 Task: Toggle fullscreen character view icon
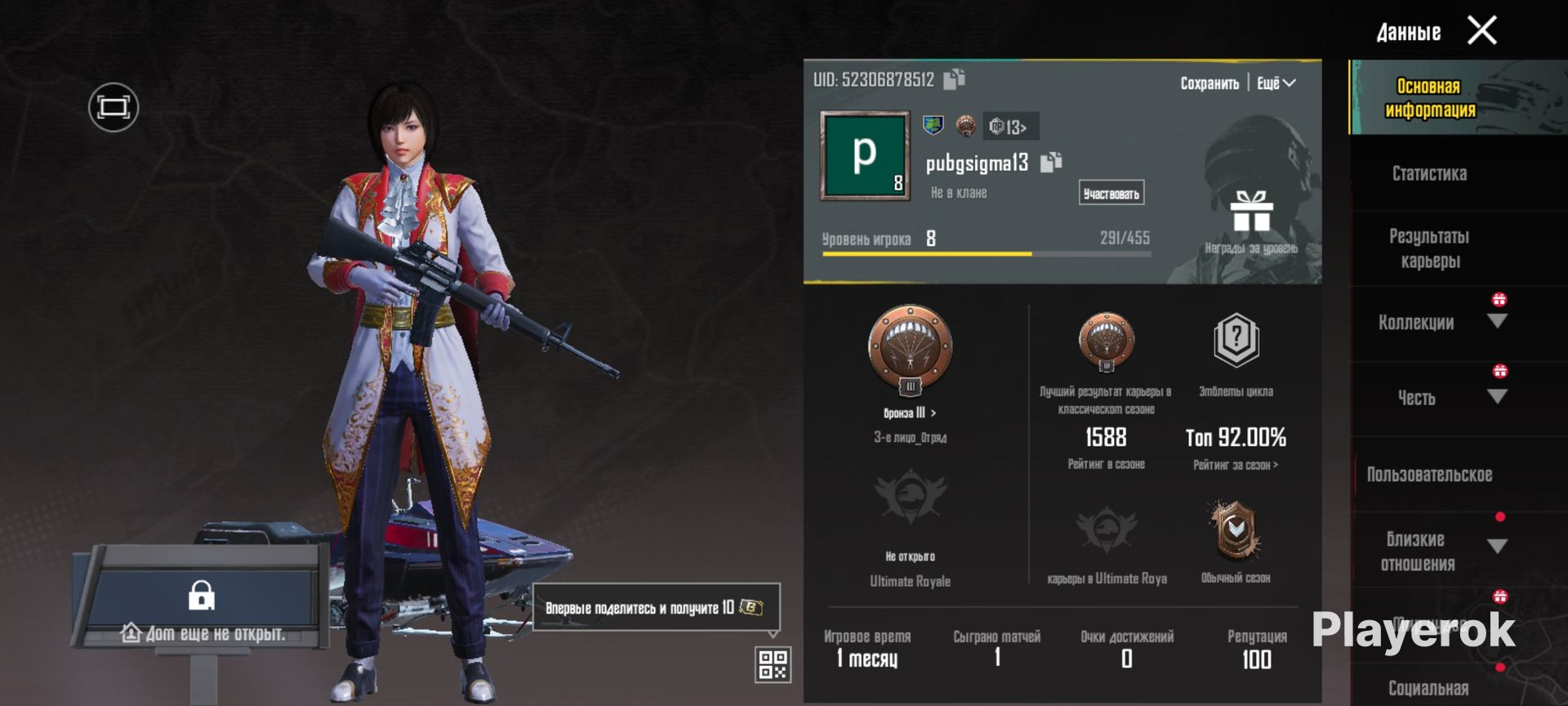114,107
